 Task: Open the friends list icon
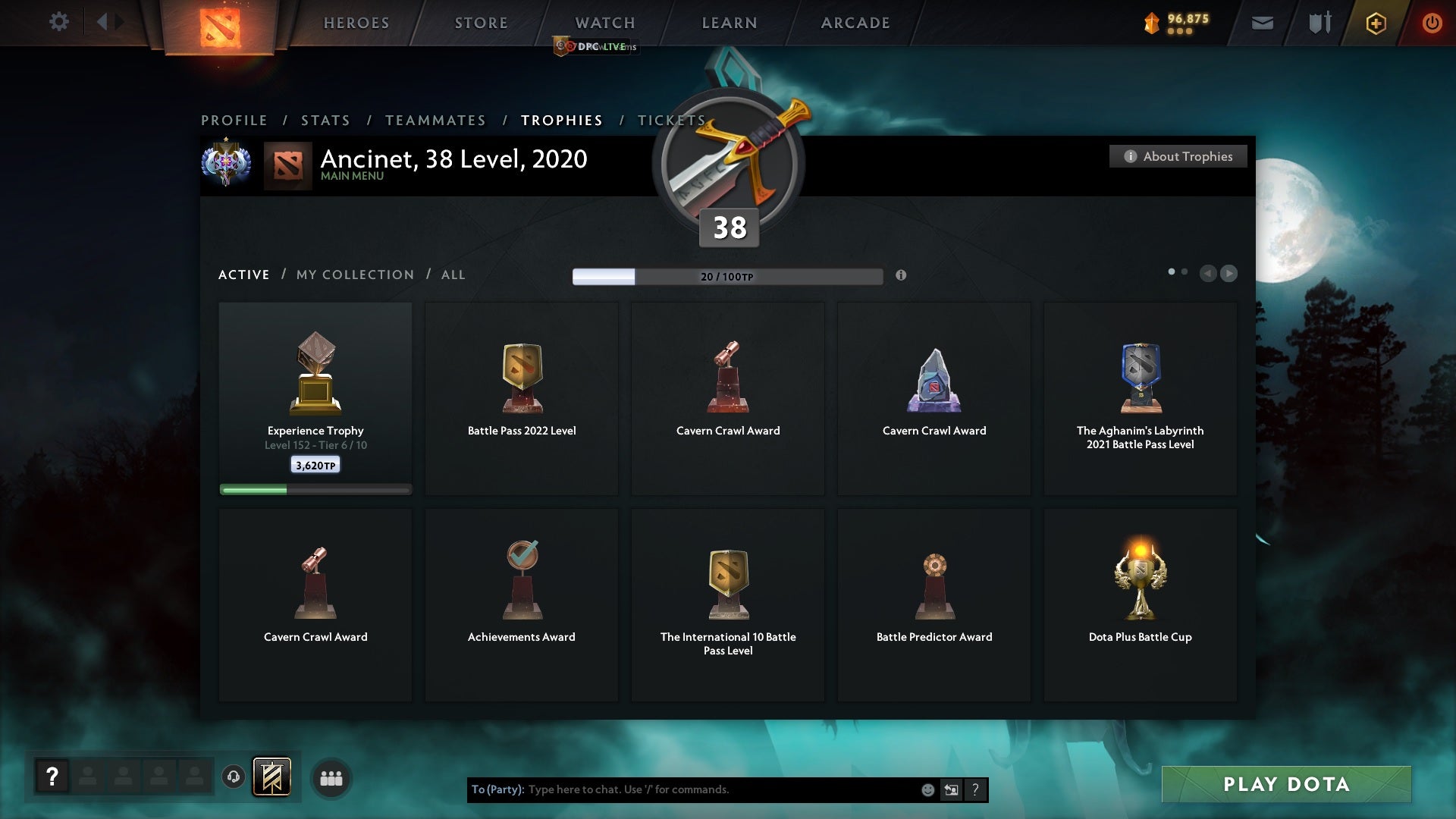pyautogui.click(x=331, y=778)
